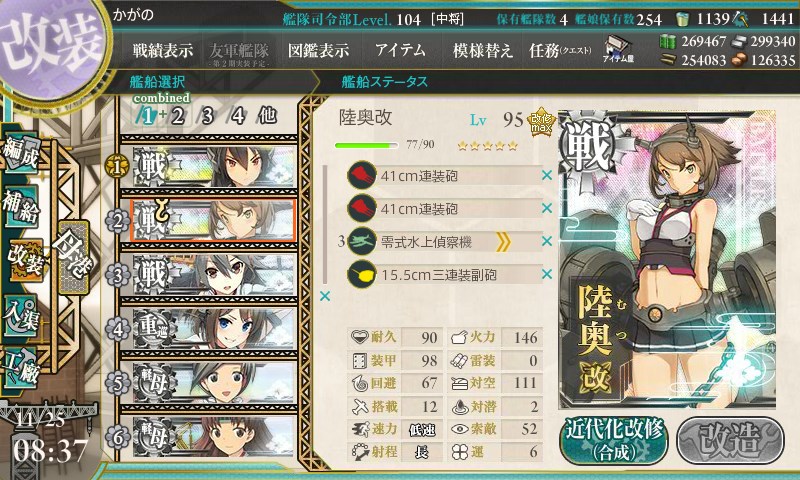
Task: Open the 模様替え furniture menu
Action: (483, 49)
